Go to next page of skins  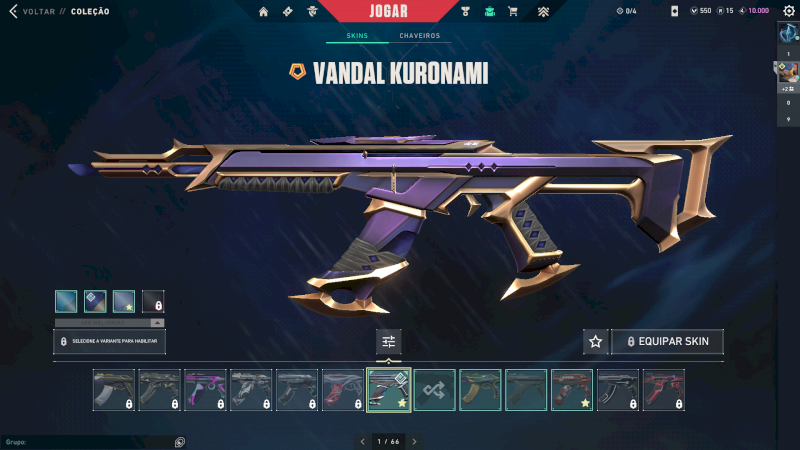coord(415,441)
